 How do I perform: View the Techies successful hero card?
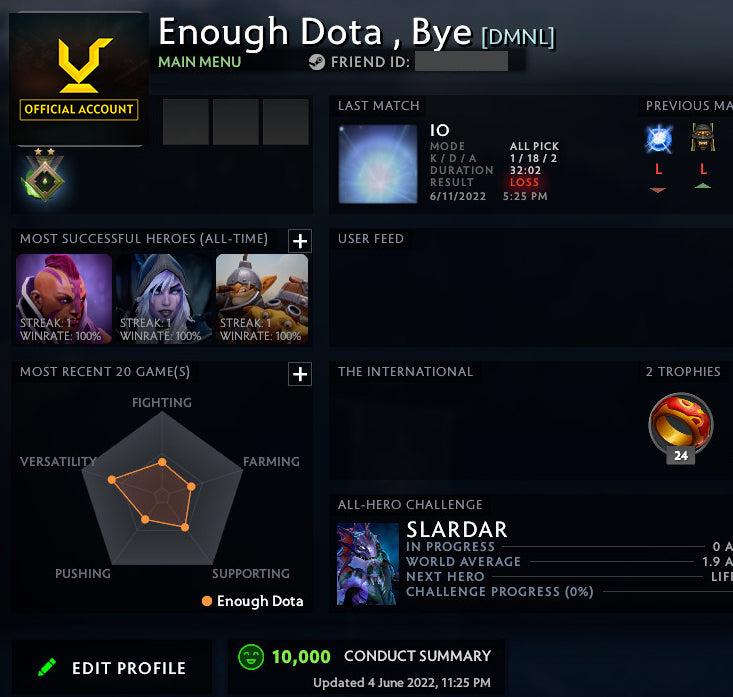[262, 299]
